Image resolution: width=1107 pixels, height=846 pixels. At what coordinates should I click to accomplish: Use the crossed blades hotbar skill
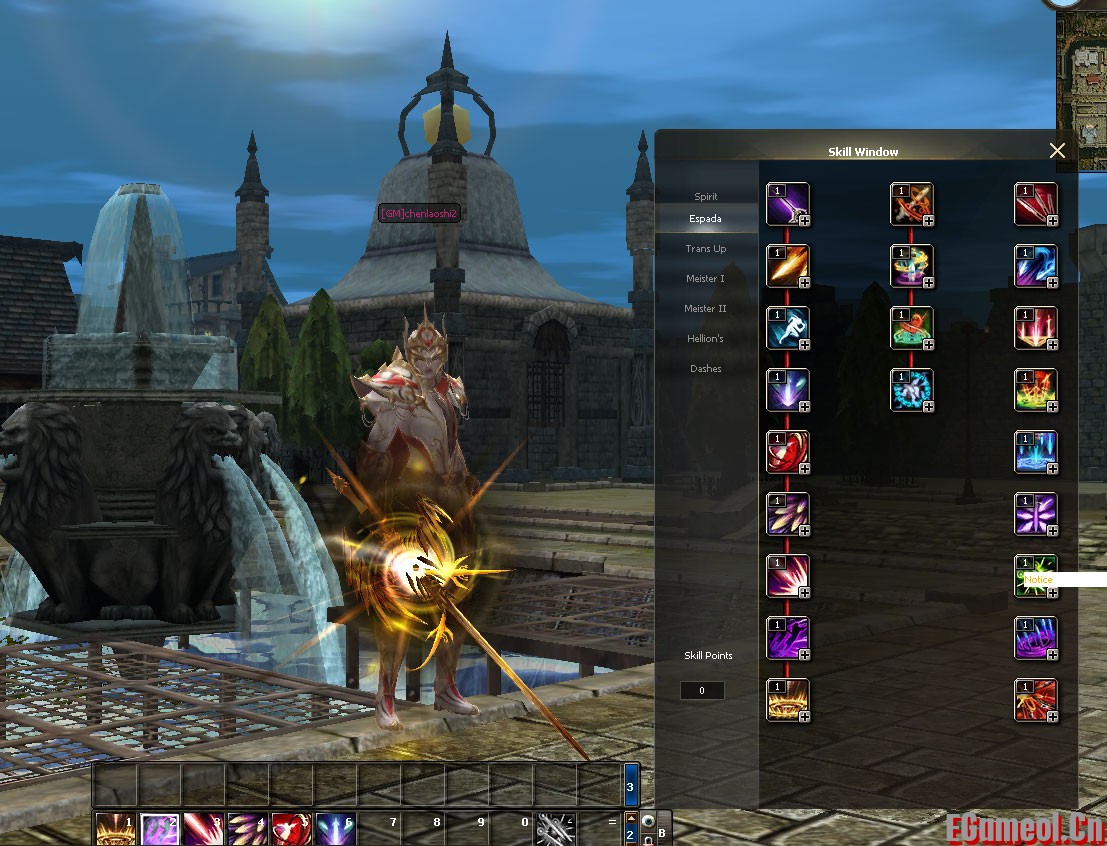click(554, 829)
